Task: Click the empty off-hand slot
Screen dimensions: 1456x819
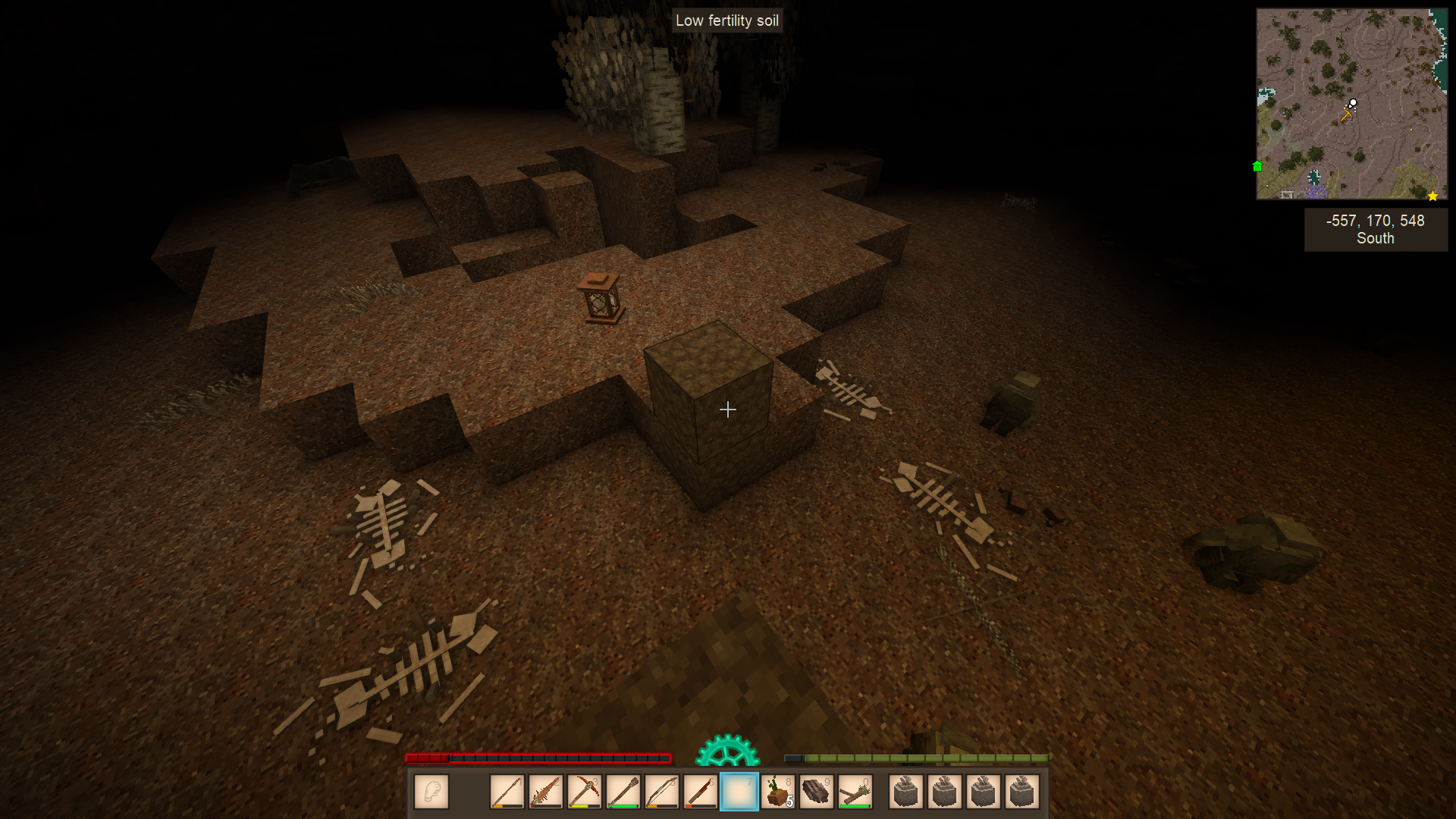Action: [x=431, y=792]
